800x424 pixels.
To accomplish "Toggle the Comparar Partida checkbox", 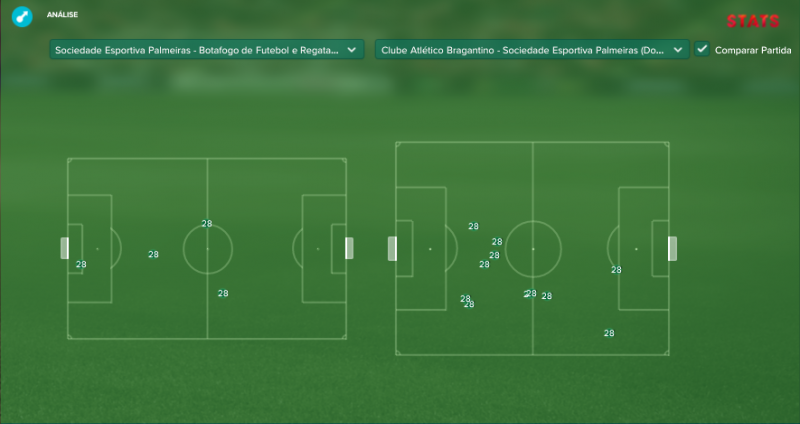I will click(702, 49).
